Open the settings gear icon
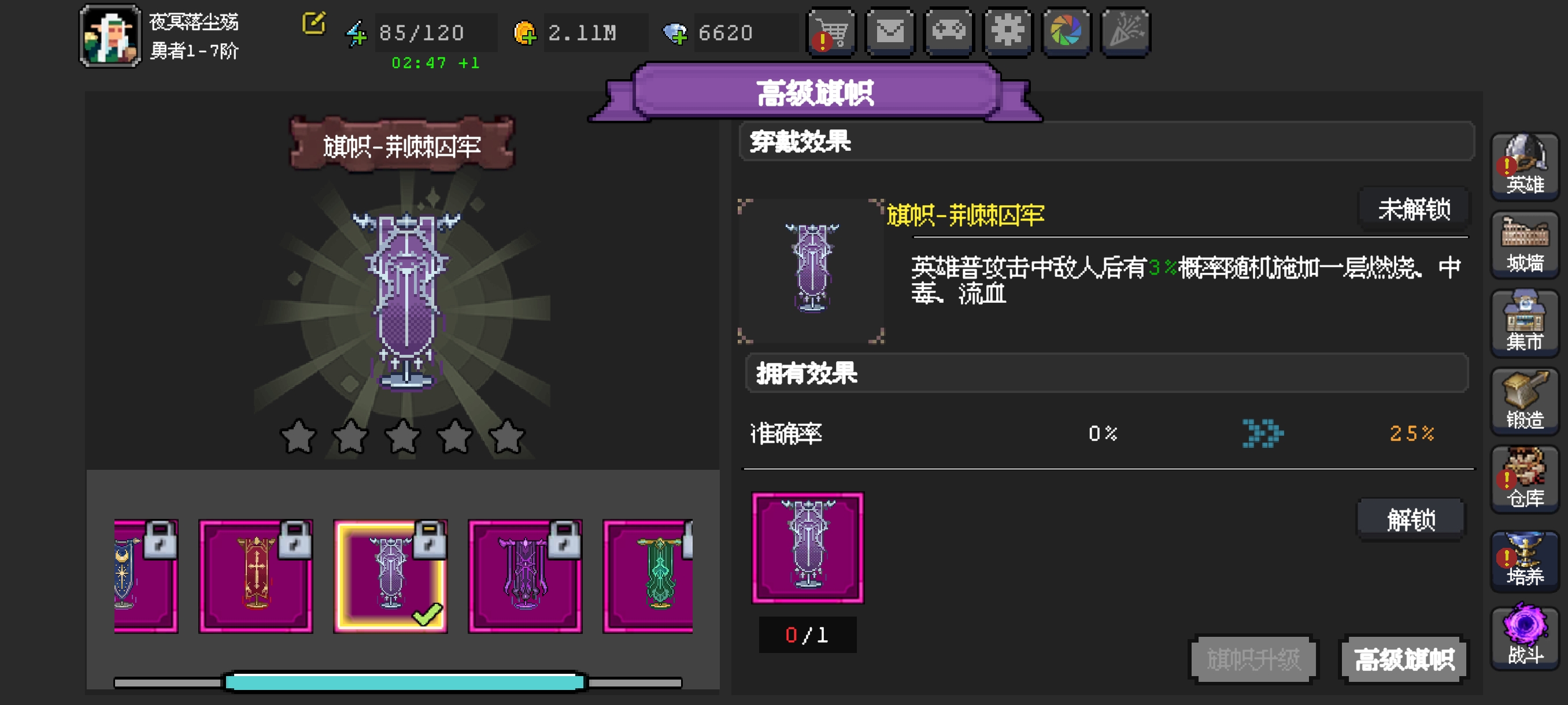 pos(1007,33)
